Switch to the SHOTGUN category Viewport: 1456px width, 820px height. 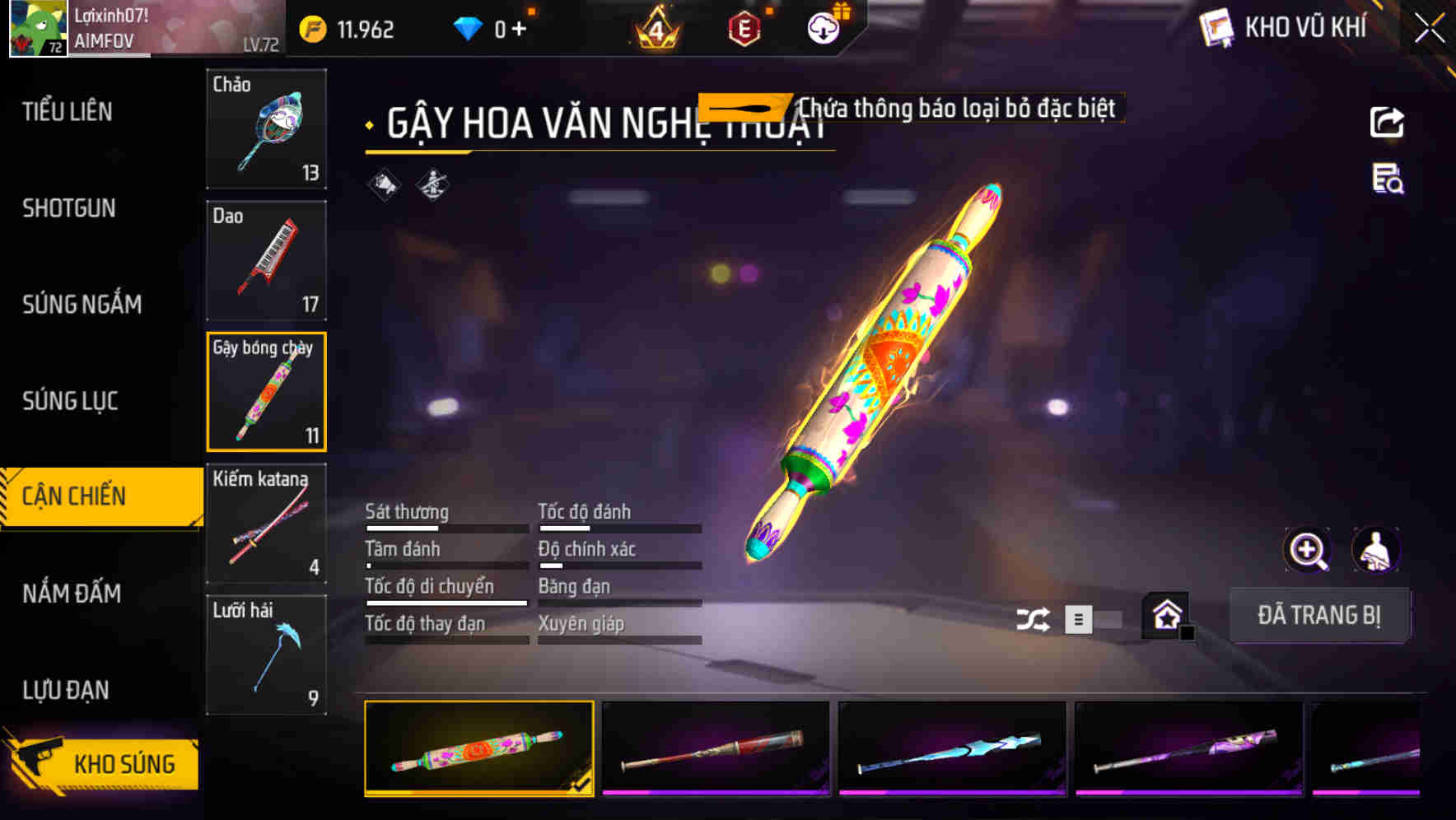click(70, 208)
